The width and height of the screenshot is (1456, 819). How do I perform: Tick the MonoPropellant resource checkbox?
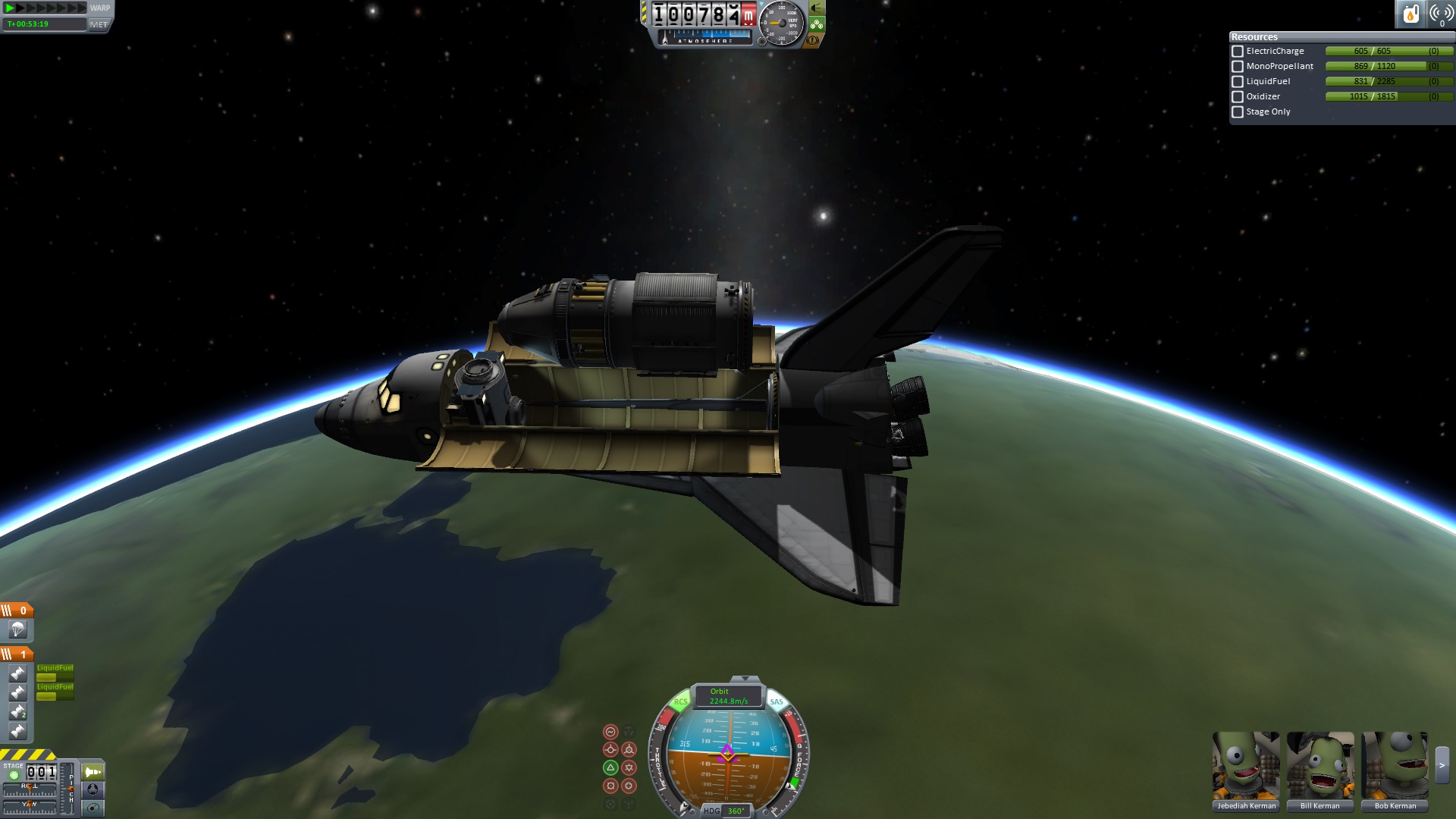pos(1238,67)
